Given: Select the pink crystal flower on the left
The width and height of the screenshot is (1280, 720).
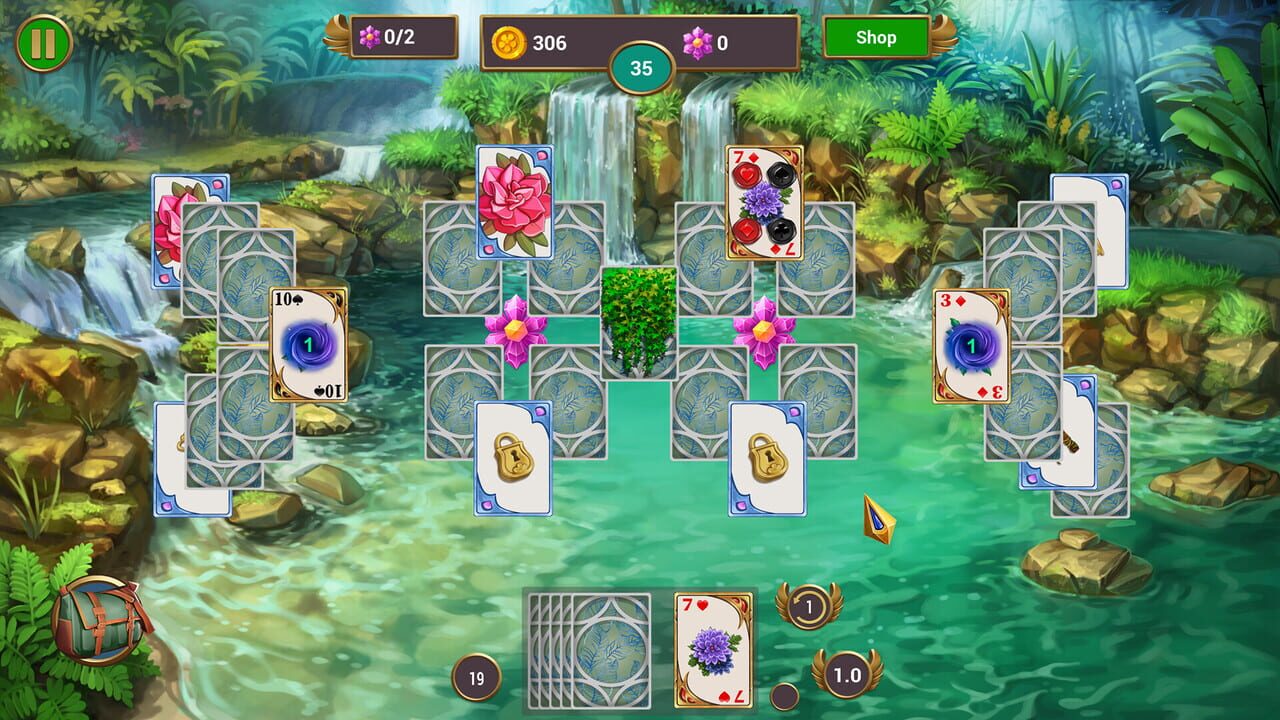Looking at the screenshot, I should (x=515, y=328).
